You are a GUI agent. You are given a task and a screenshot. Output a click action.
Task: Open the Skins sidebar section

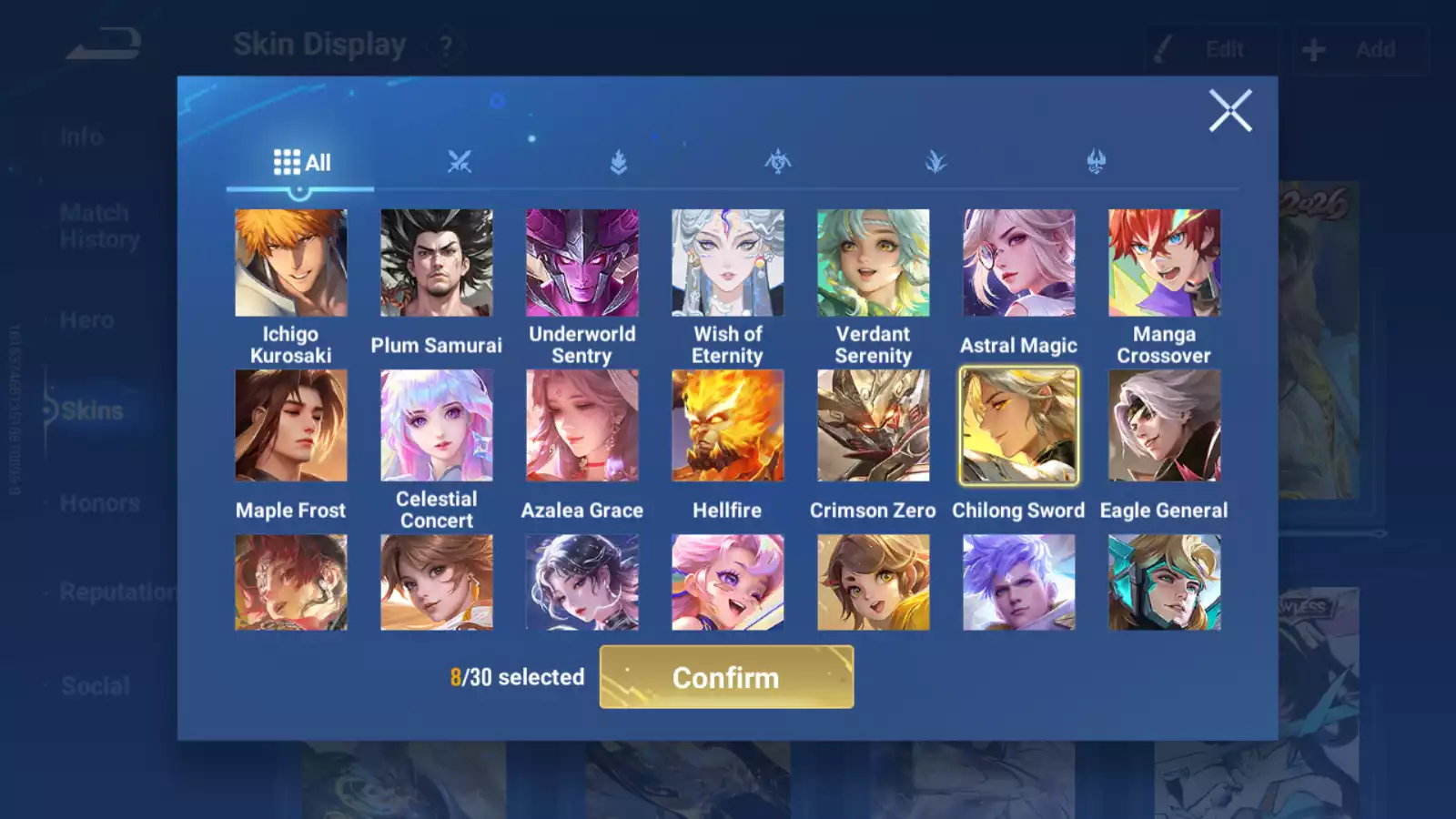91,410
